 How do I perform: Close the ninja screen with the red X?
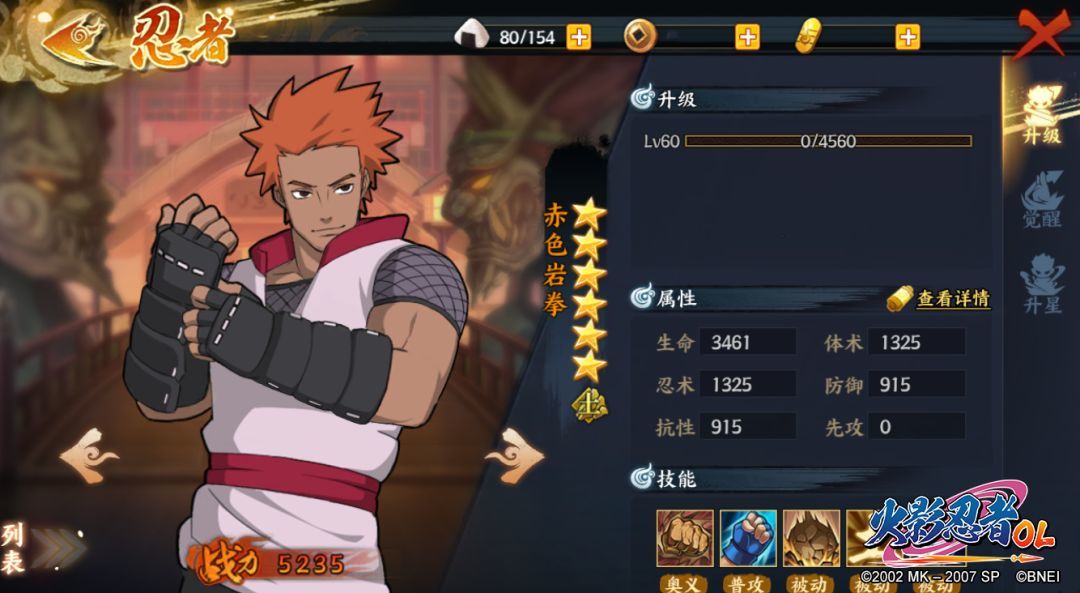click(1042, 33)
